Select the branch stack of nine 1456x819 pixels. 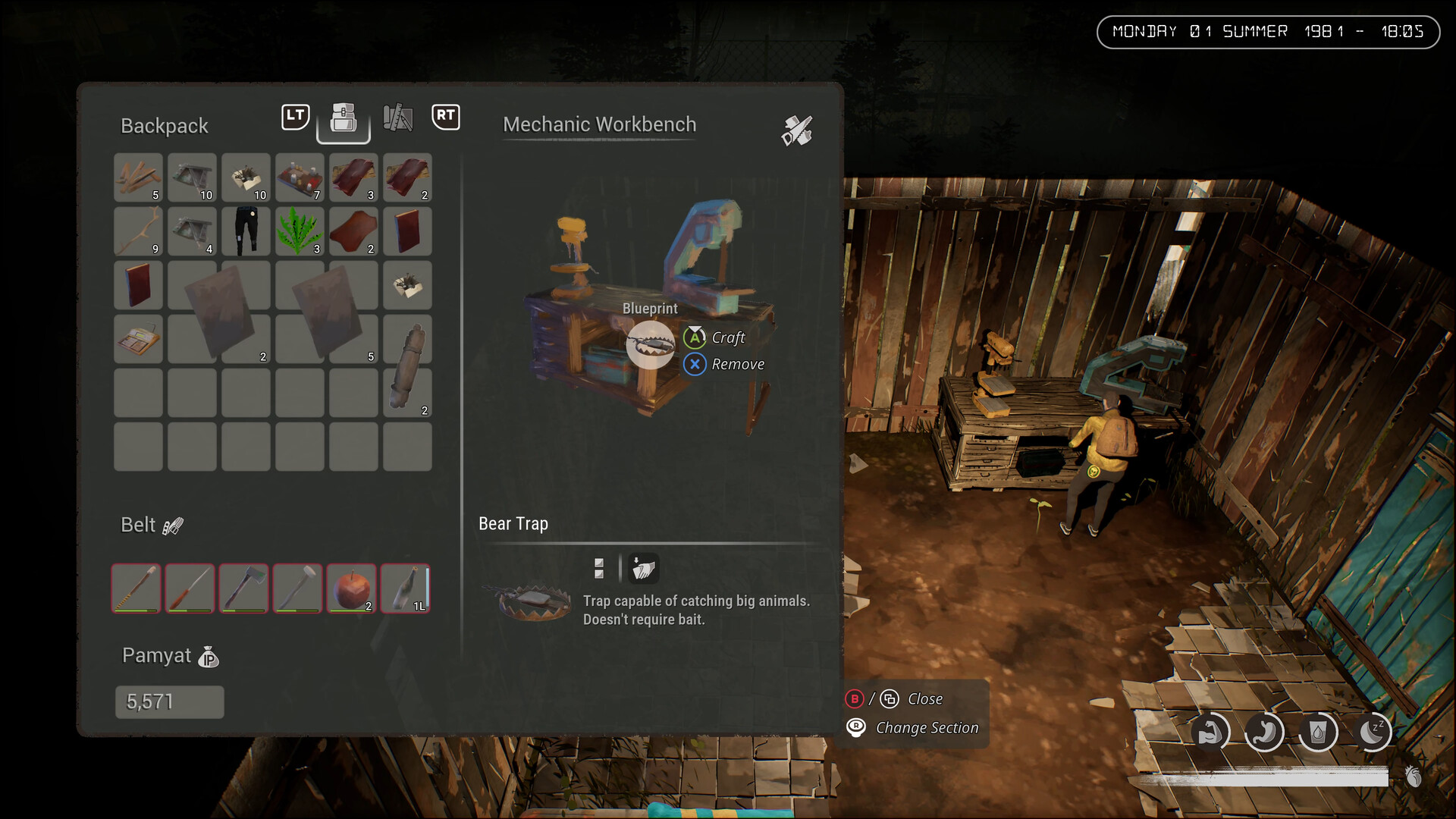coord(138,231)
